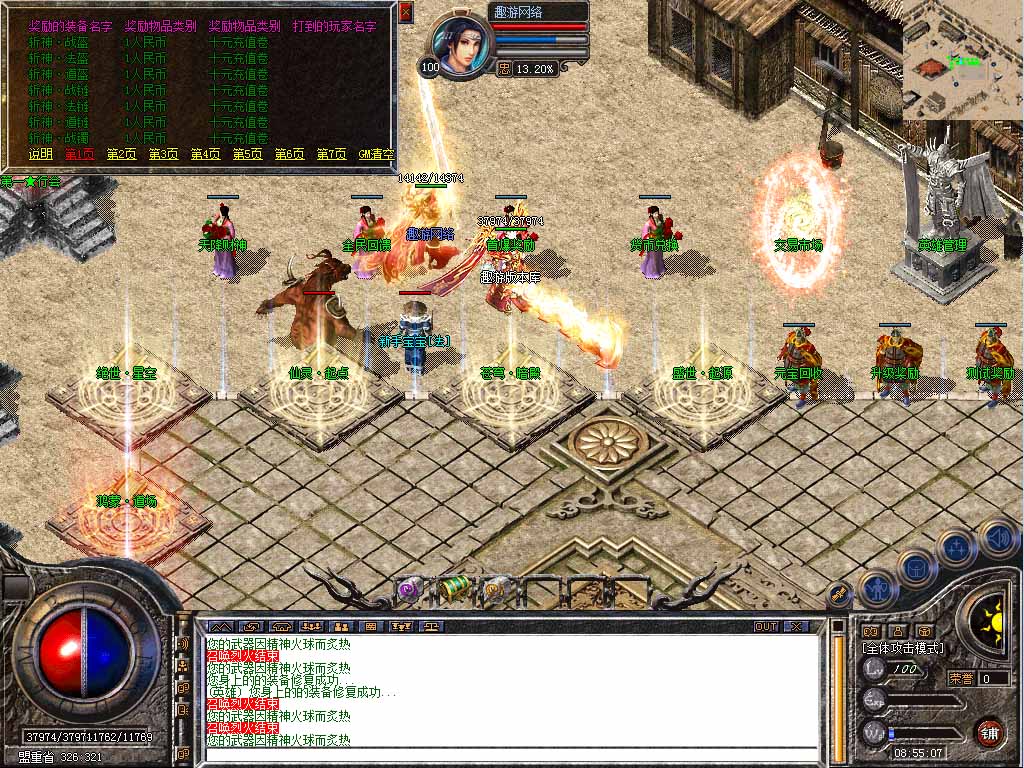Show reward page 第7页
This screenshot has width=1024, height=768.
(x=331, y=154)
